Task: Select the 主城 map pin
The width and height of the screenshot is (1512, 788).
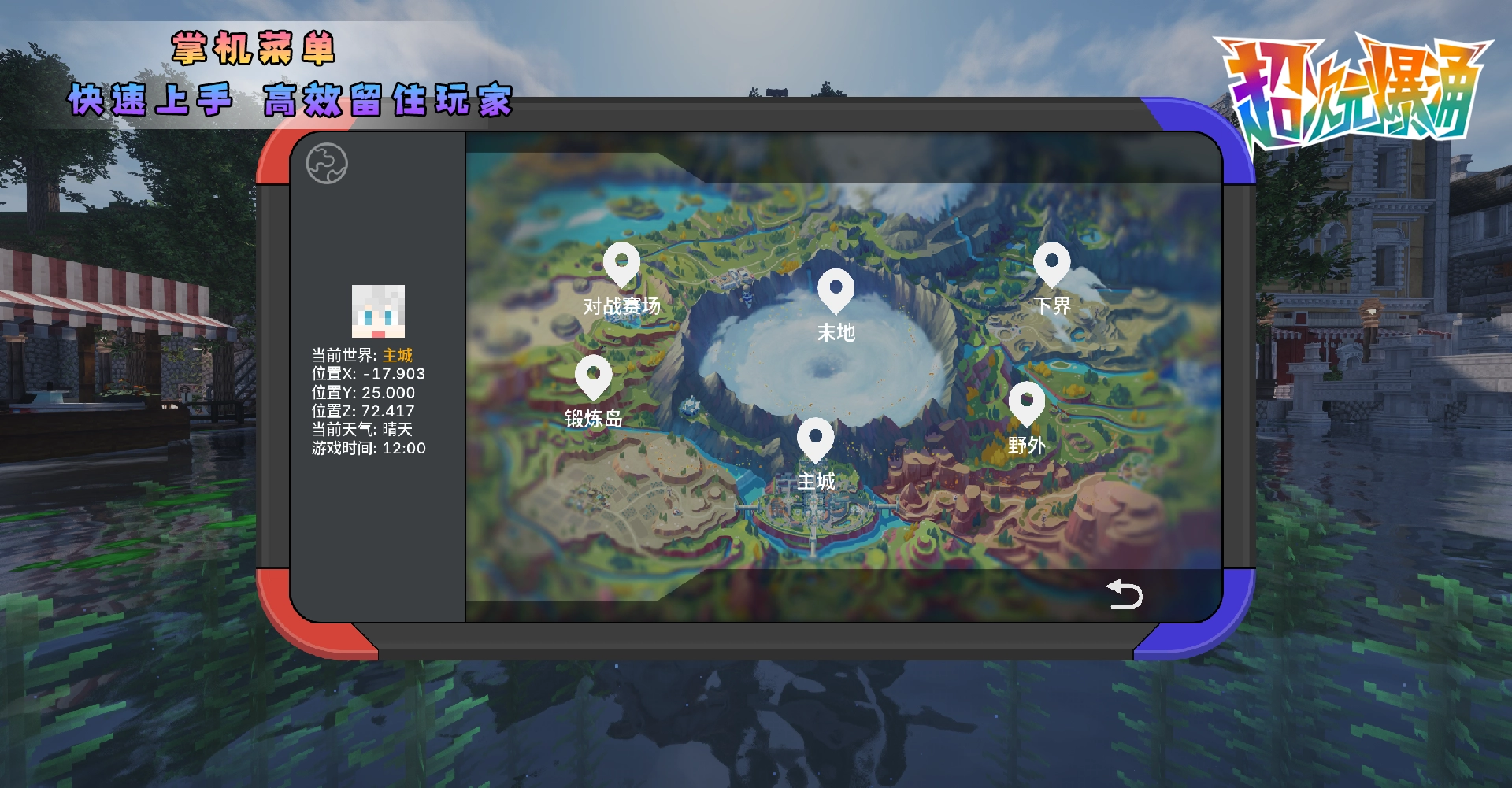Action: click(815, 440)
